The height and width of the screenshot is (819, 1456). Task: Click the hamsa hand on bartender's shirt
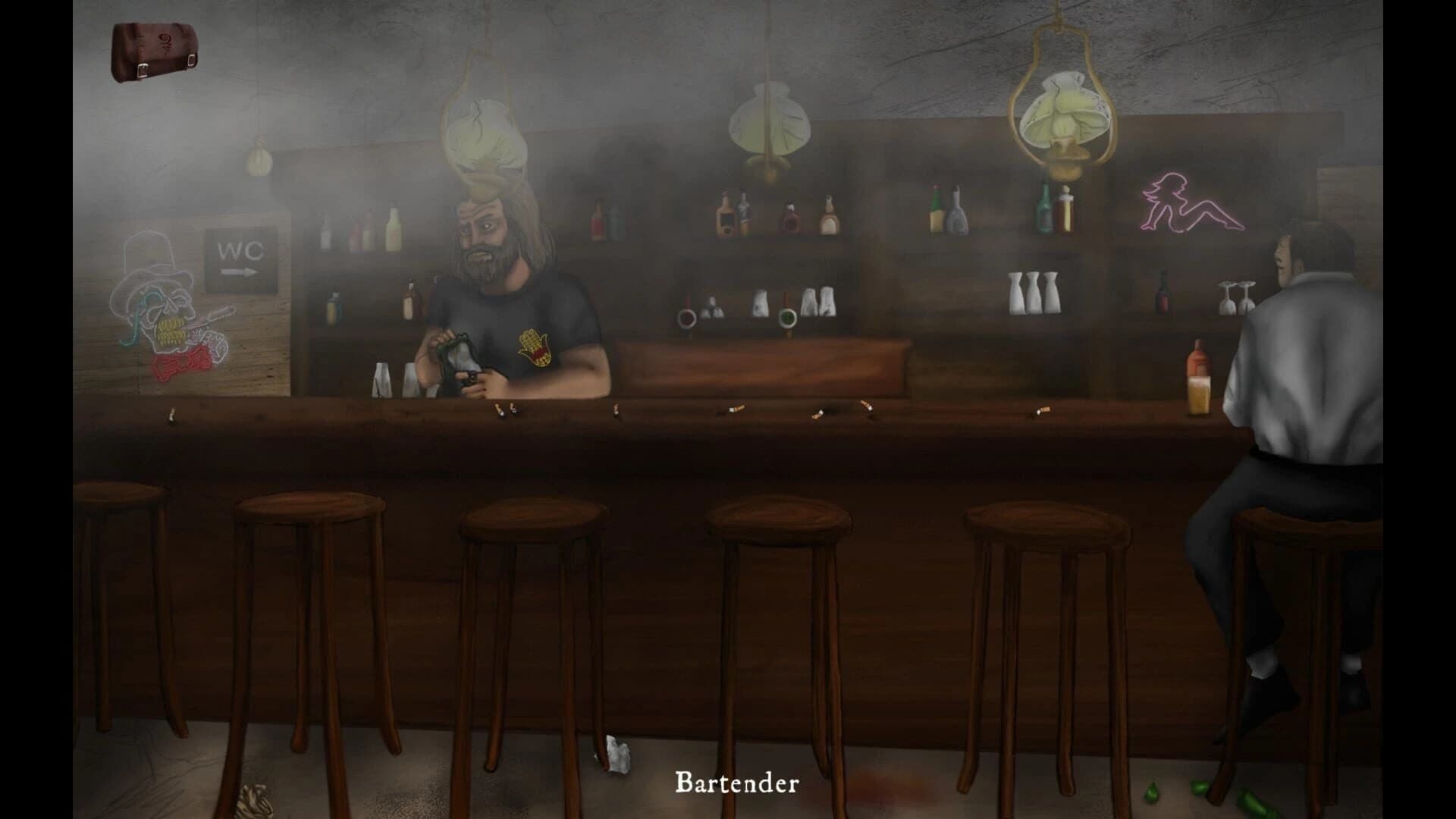535,349
